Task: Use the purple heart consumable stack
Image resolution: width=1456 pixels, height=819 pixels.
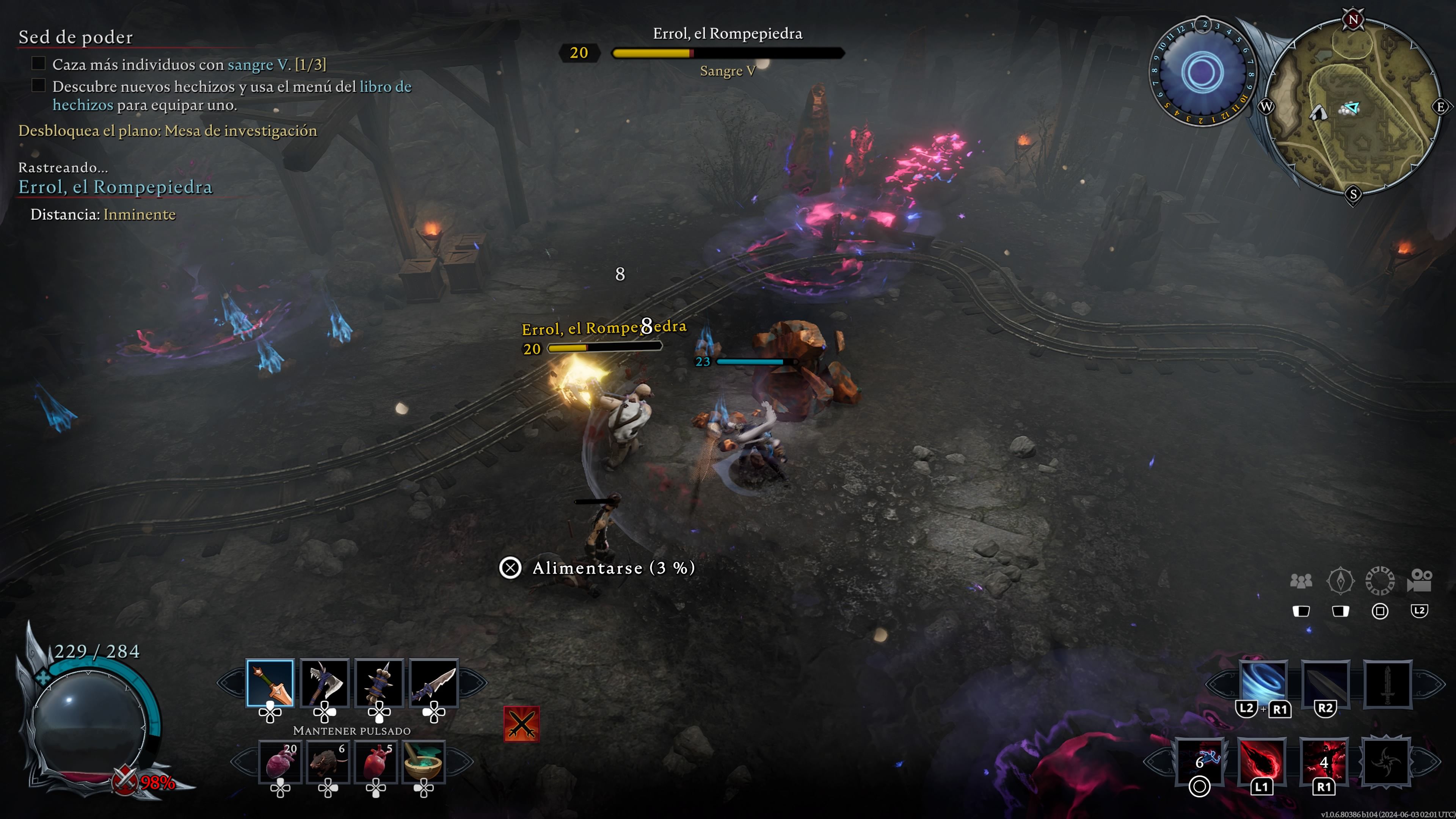Action: click(280, 761)
